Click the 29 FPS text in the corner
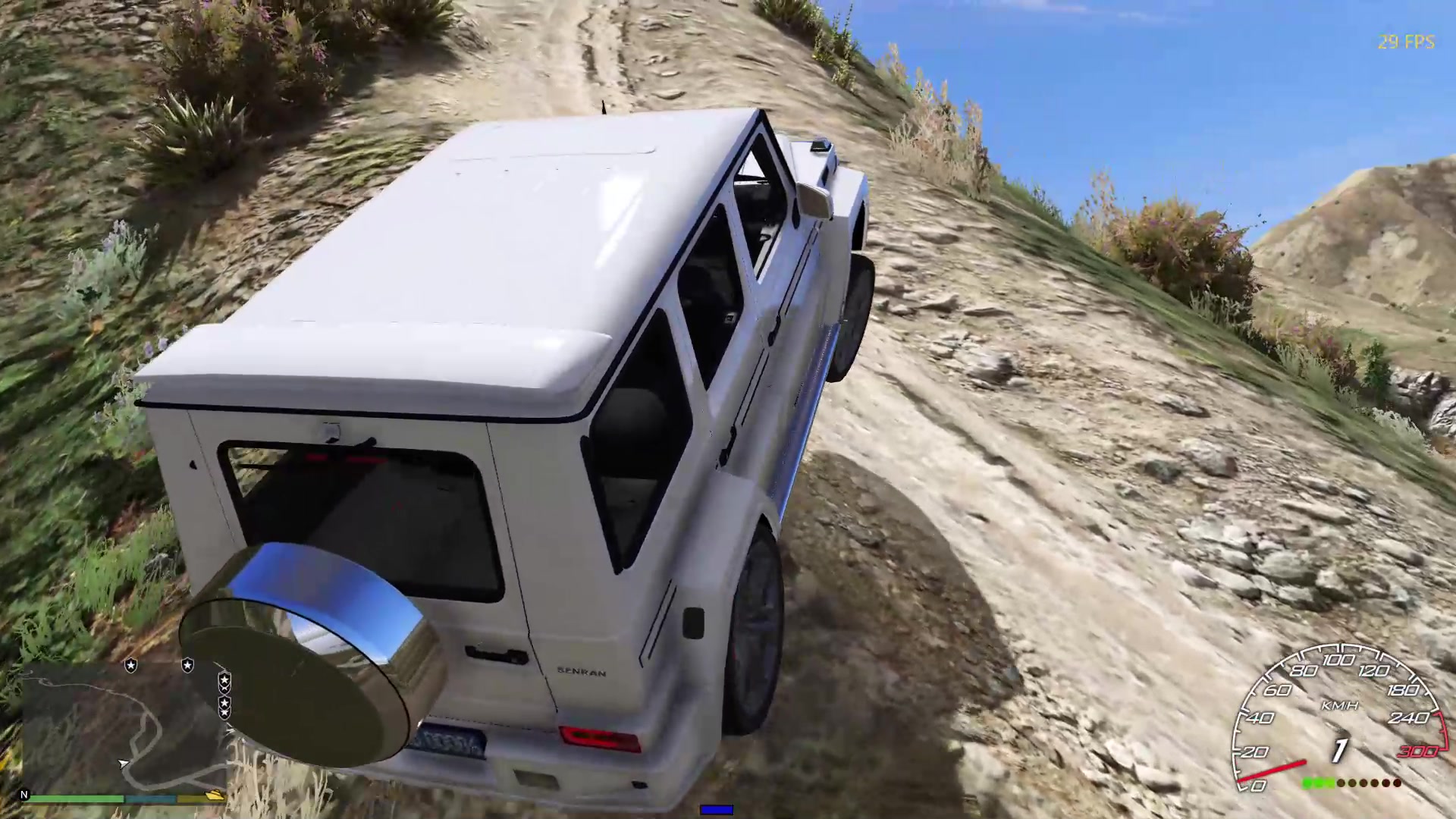 (x=1404, y=42)
